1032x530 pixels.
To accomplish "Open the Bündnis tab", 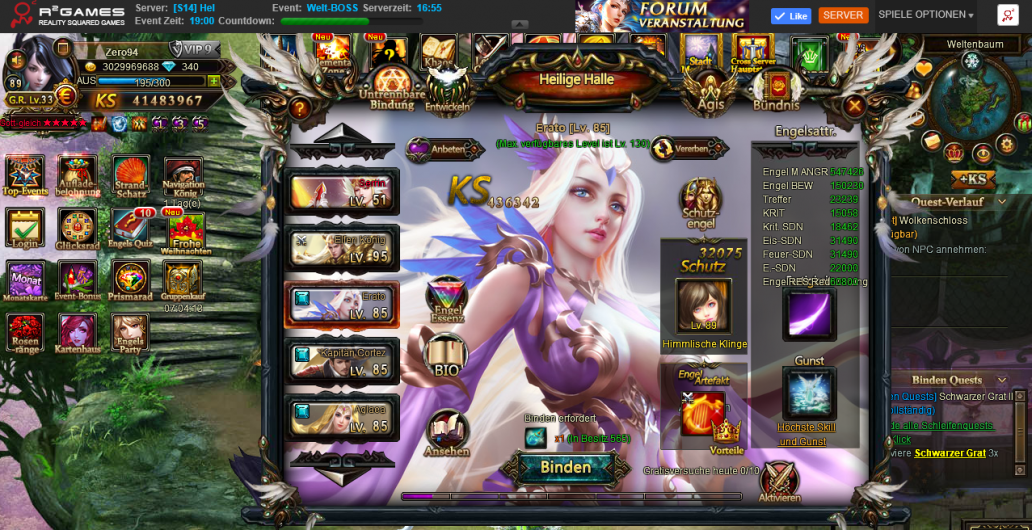I will coord(776,90).
